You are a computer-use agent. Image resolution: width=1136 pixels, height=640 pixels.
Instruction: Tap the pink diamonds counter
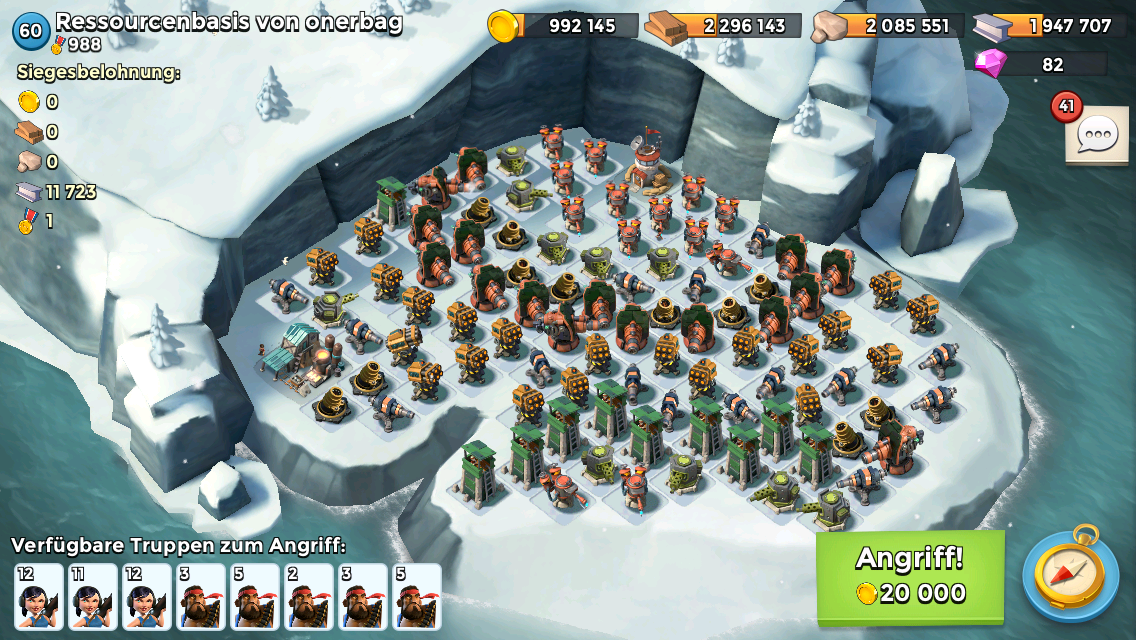point(1040,64)
